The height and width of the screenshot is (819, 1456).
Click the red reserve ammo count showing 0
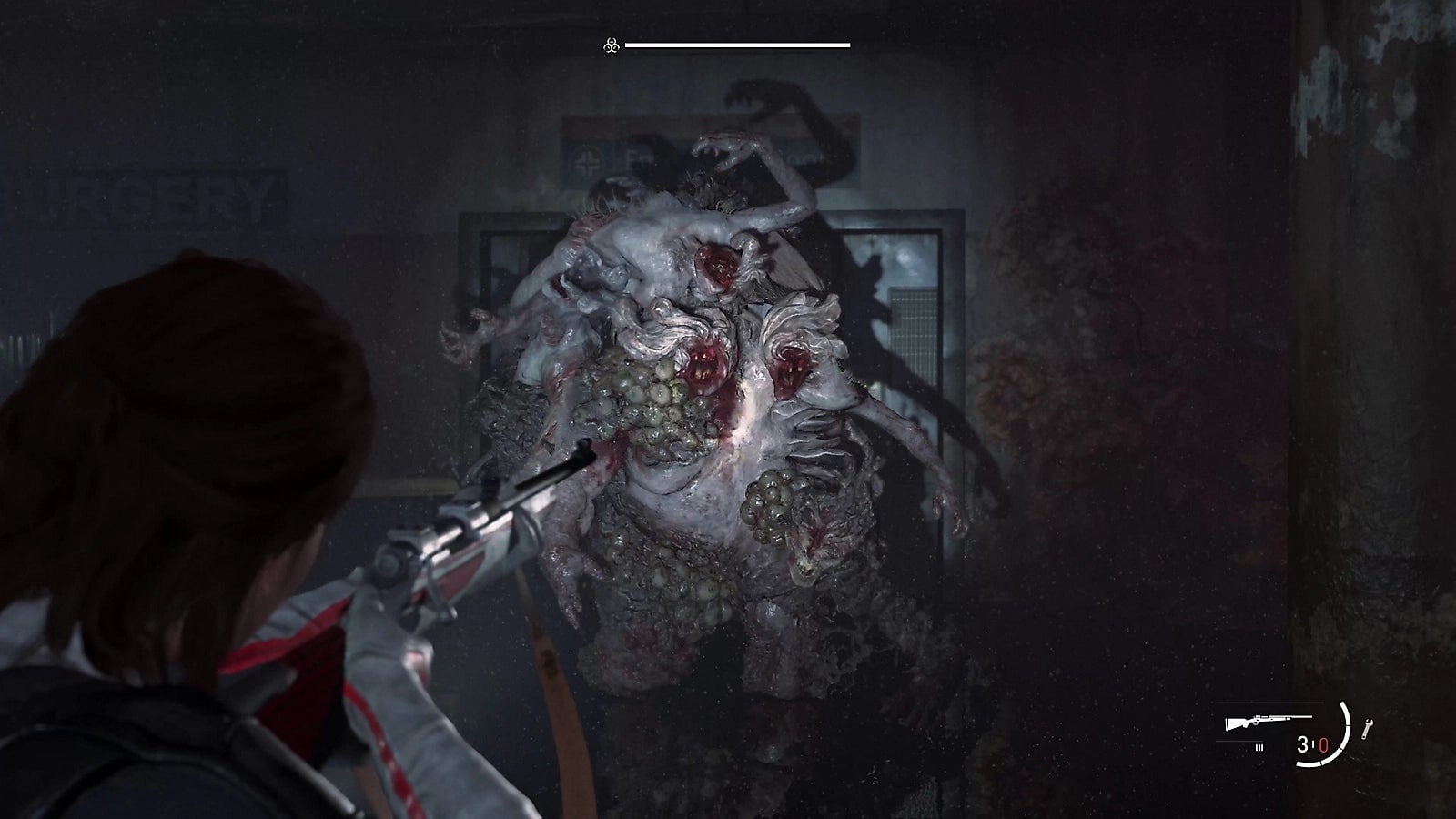1323,744
